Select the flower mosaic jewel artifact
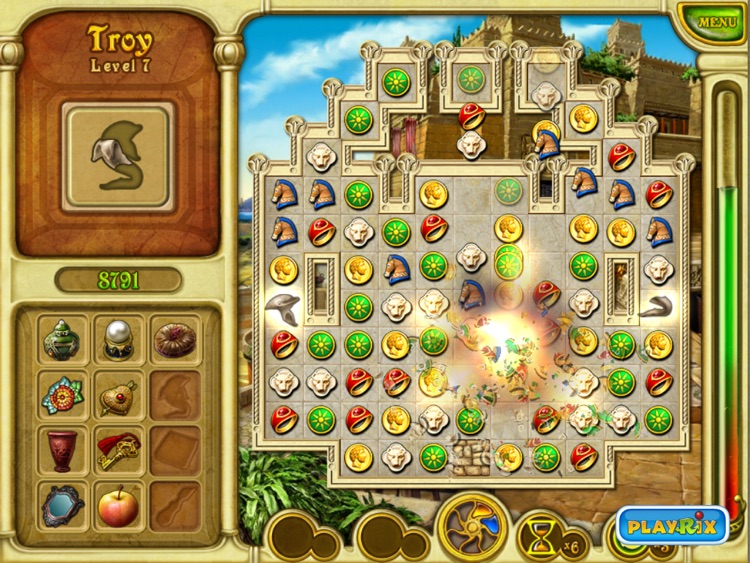The height and width of the screenshot is (563, 750). pos(65,396)
